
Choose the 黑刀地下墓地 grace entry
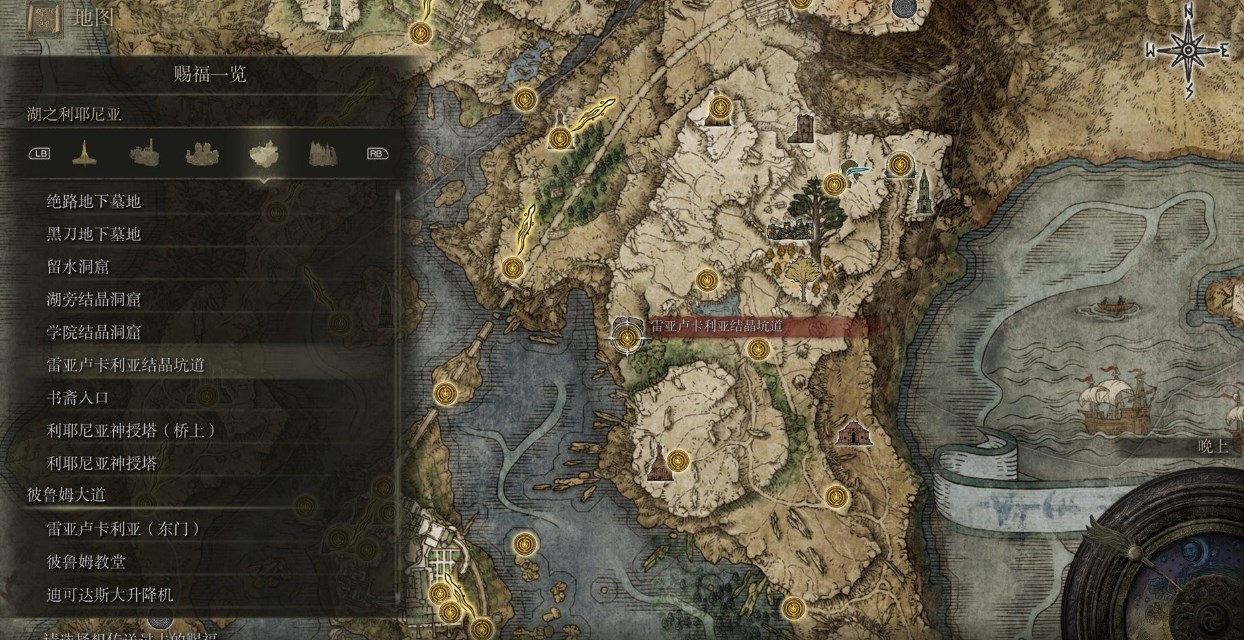[94, 234]
